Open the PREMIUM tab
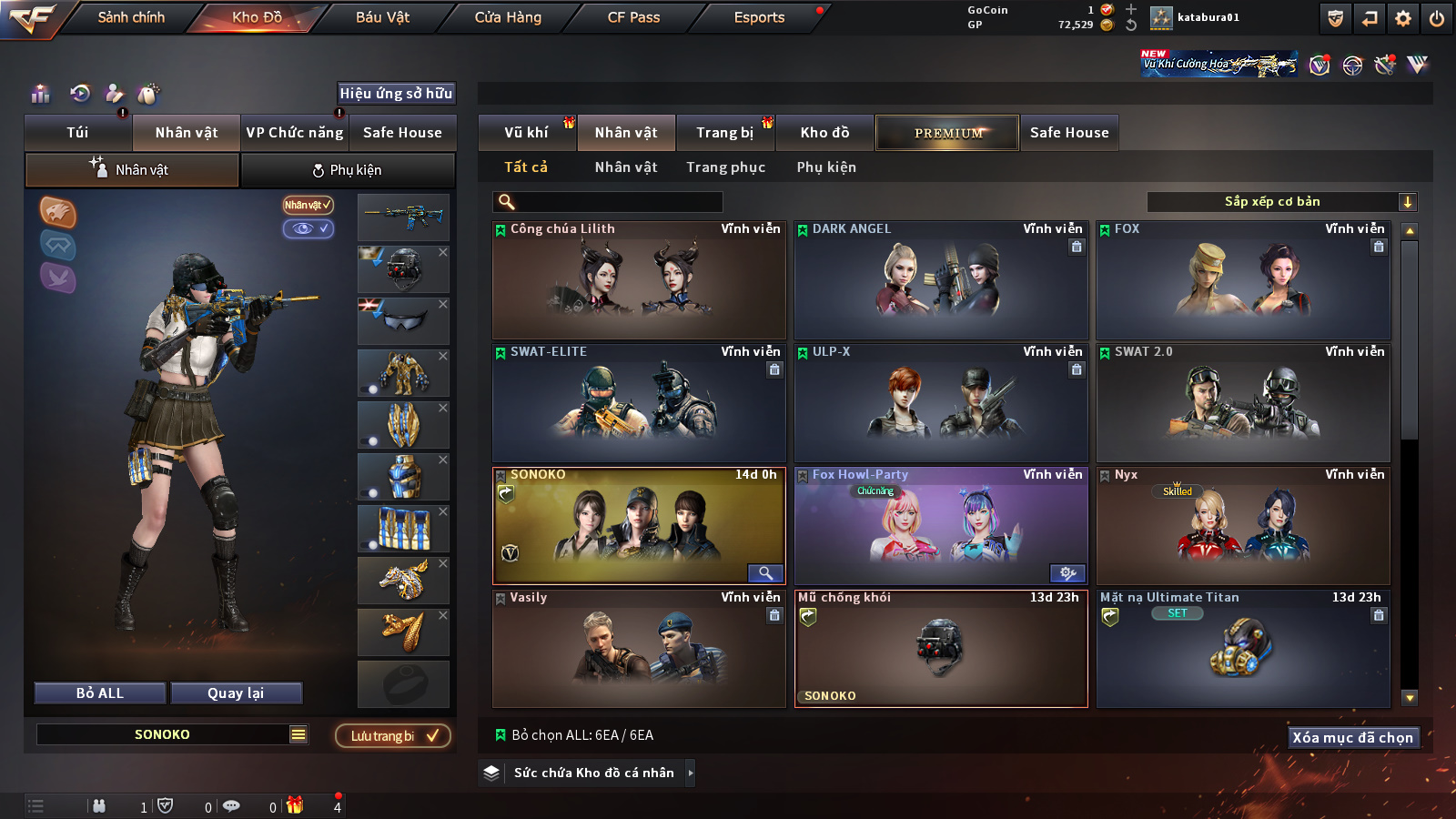 click(947, 133)
